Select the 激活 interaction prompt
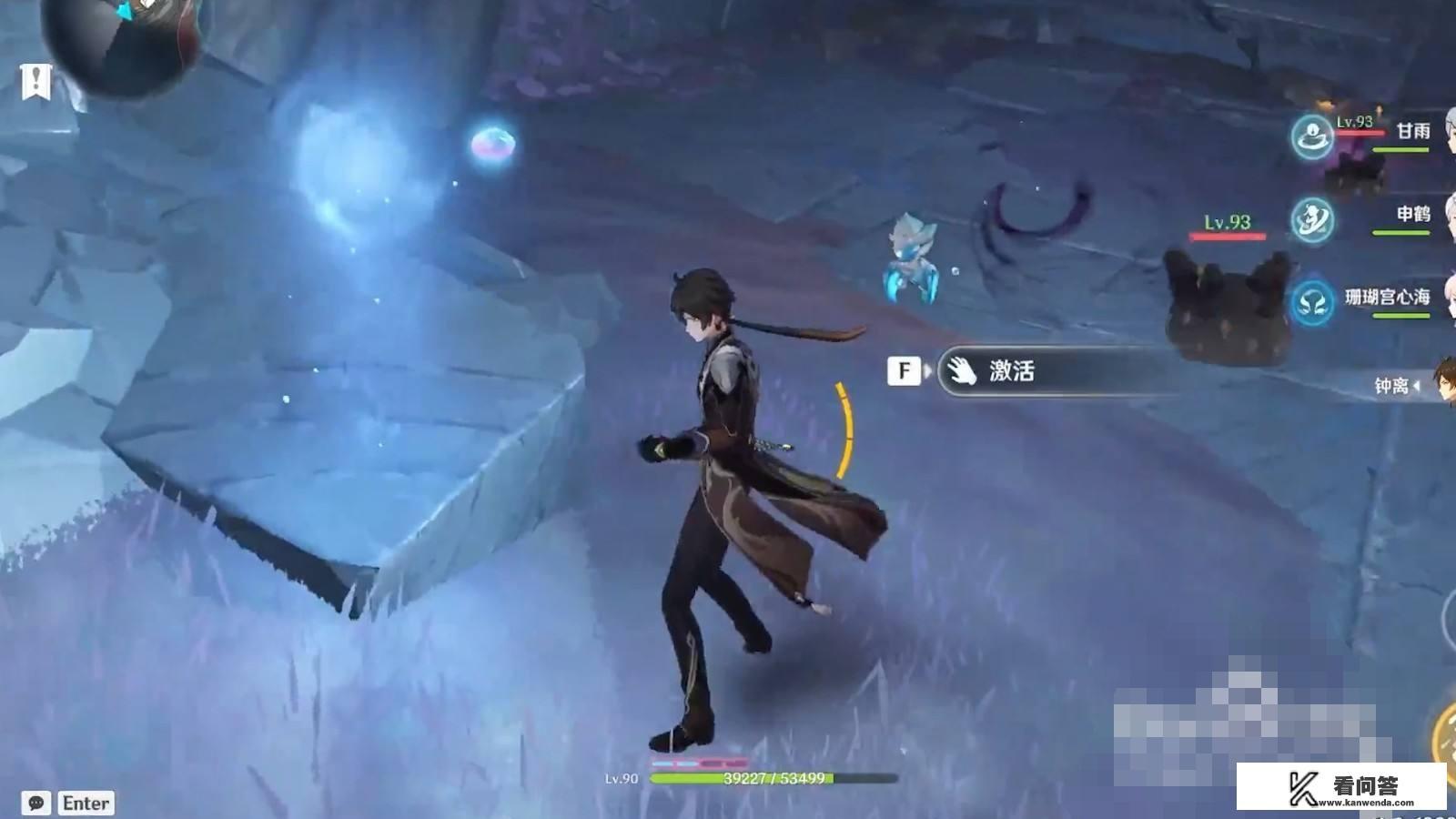 coord(1010,371)
